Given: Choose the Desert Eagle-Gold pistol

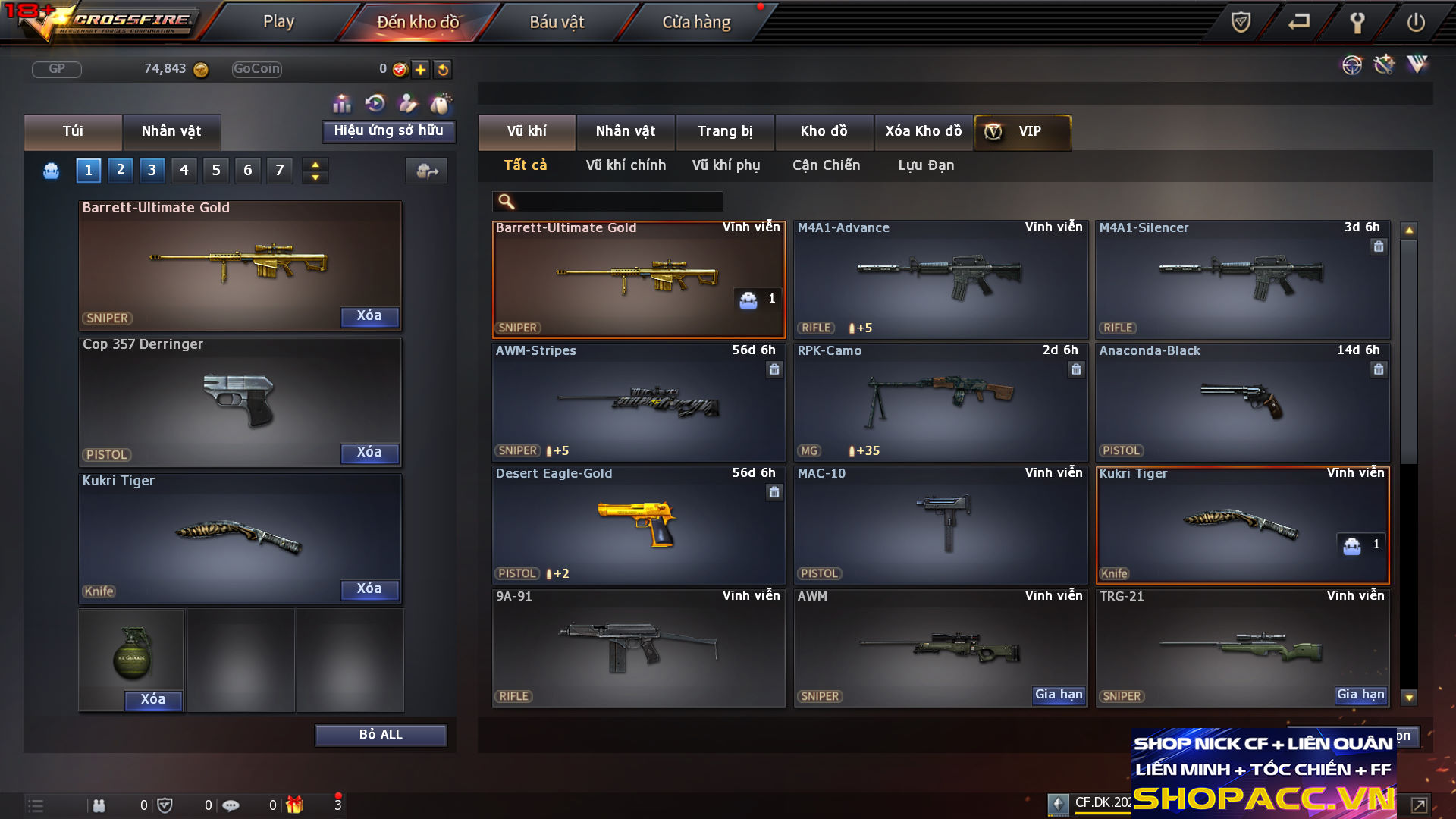Looking at the screenshot, I should [x=639, y=525].
